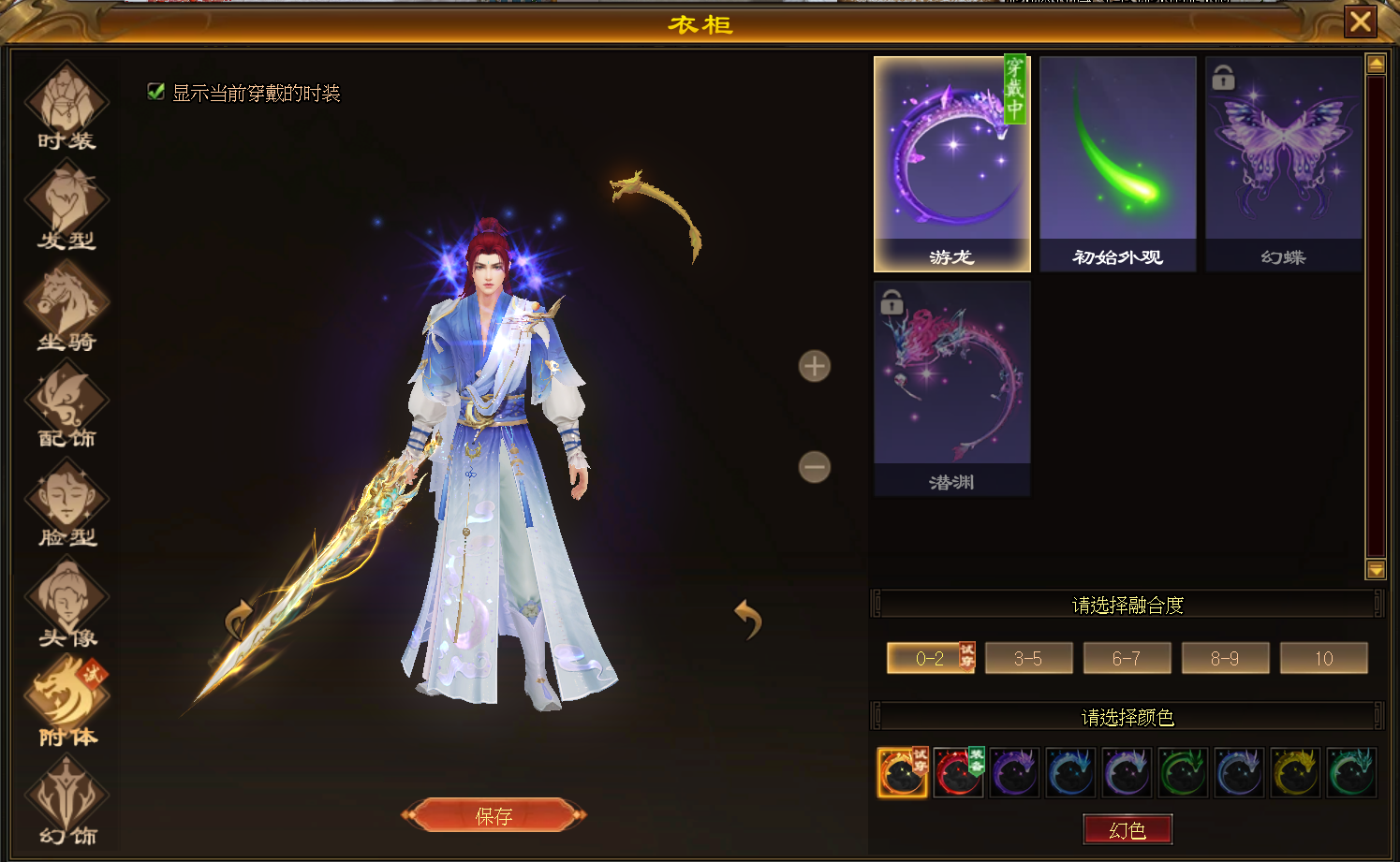This screenshot has height=862, width=1400.
Task: Zoom in the character preview with plus
Action: coord(814,366)
